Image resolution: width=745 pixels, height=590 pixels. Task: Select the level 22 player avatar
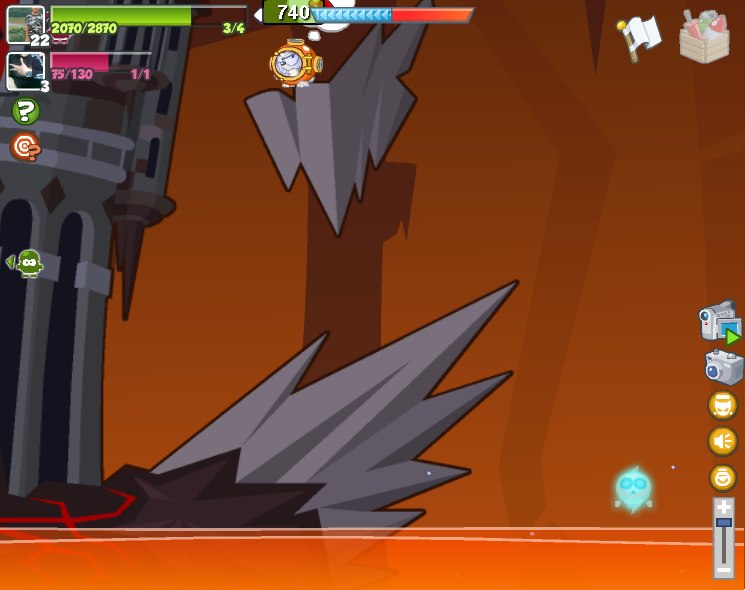click(25, 24)
